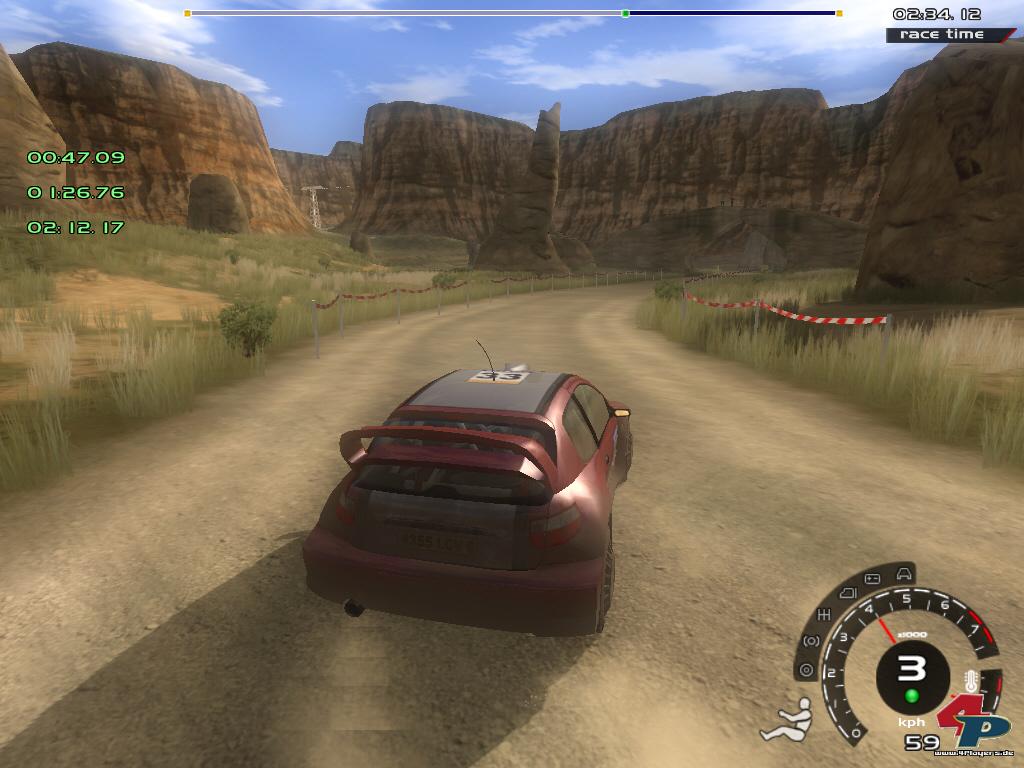
Task: Select the car body damage icon
Action: point(904,573)
